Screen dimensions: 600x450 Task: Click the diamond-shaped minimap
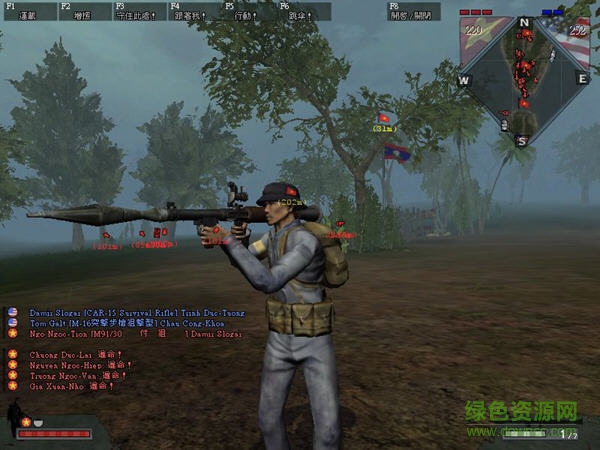[524, 80]
